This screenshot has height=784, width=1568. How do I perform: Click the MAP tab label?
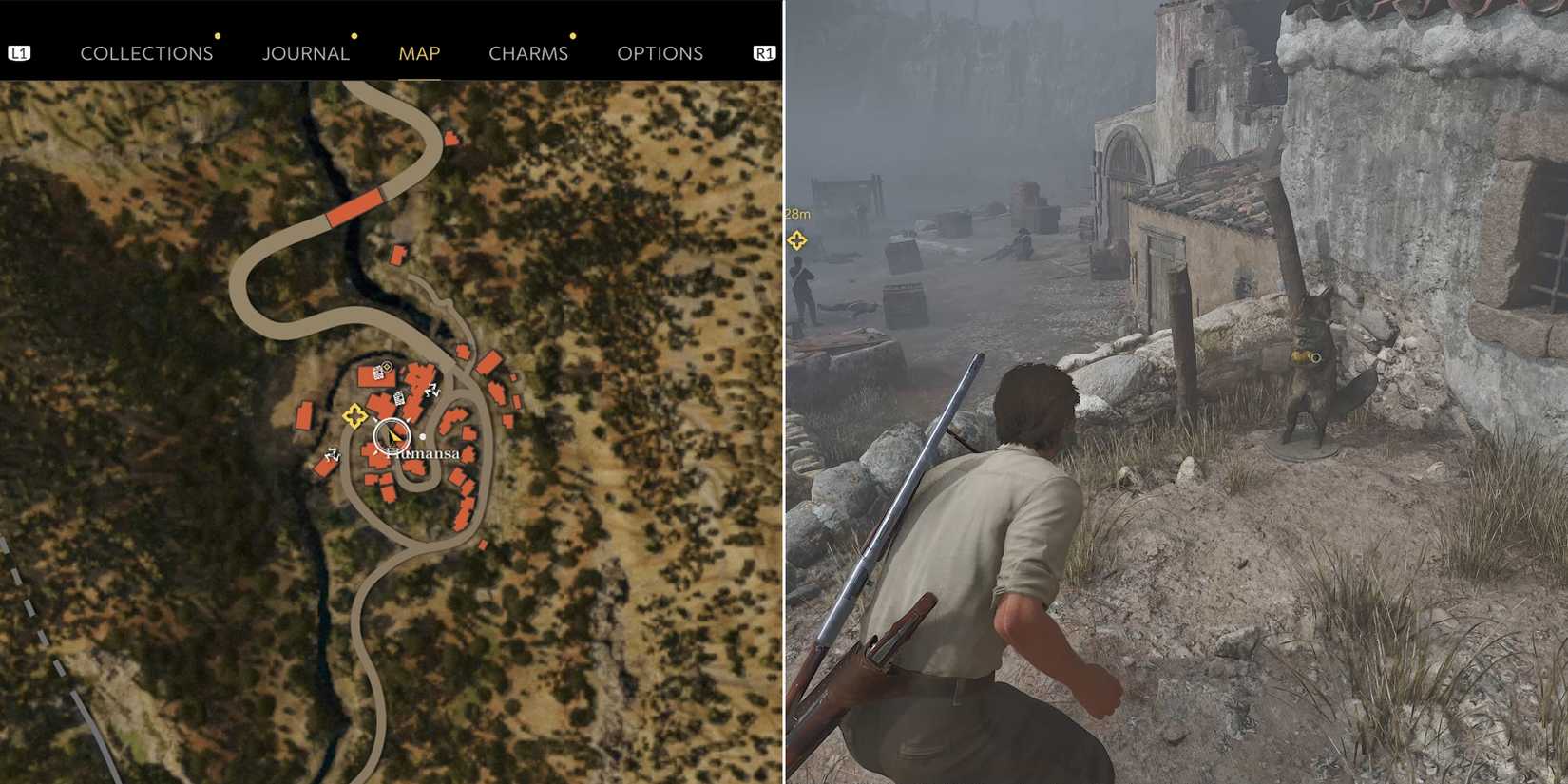(x=419, y=53)
